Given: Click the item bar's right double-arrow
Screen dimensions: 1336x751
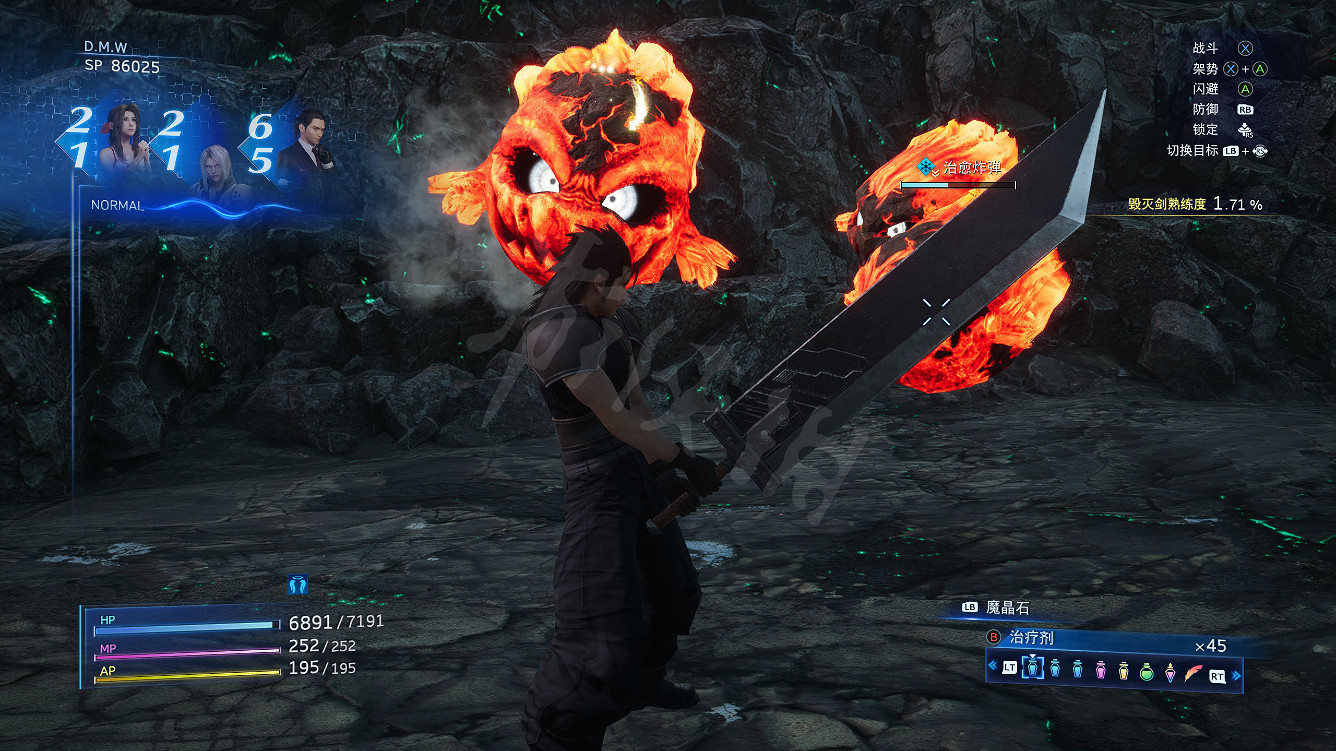Looking at the screenshot, I should [x=1237, y=675].
